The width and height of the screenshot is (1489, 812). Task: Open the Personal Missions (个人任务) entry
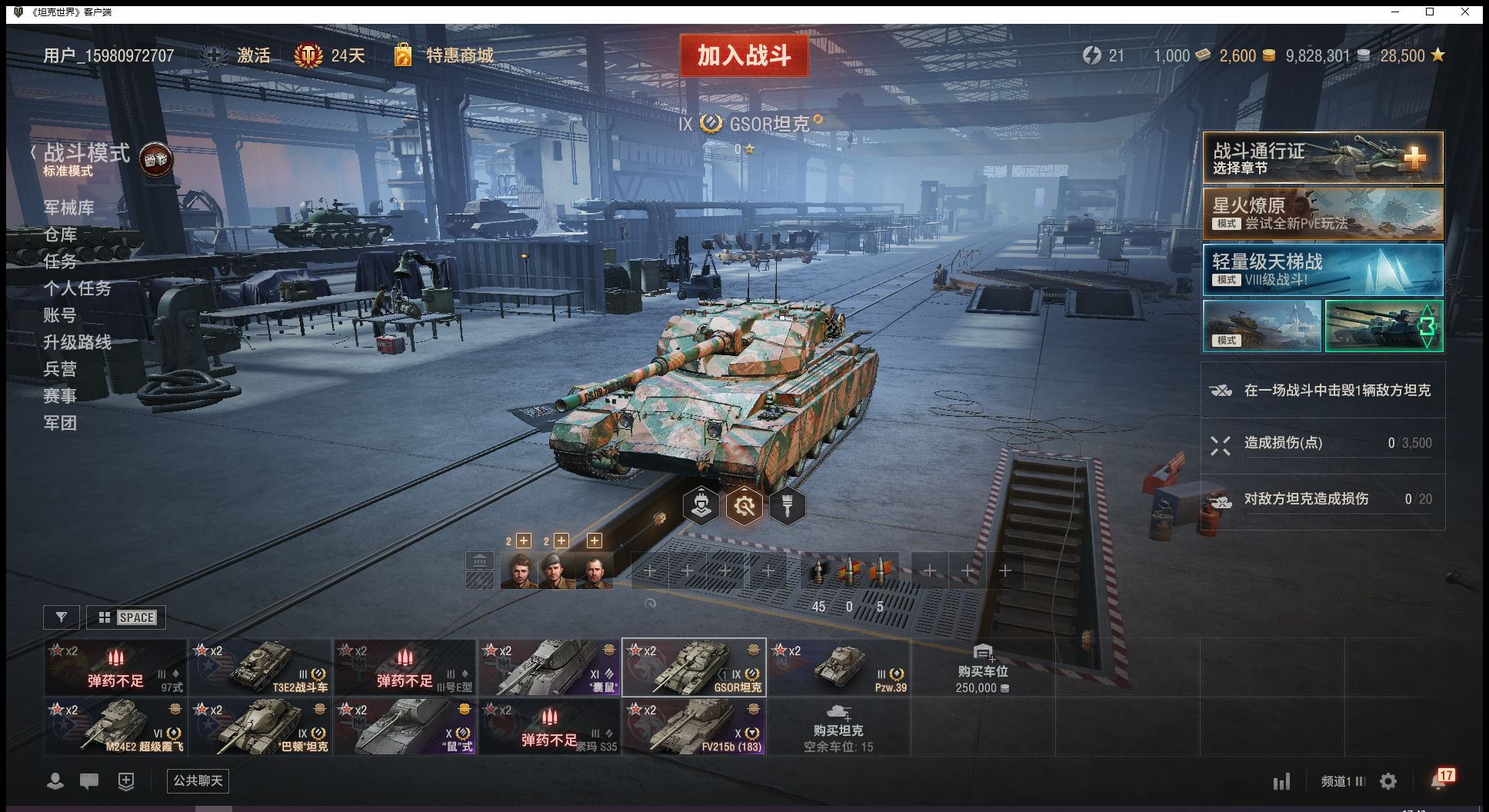tap(77, 288)
